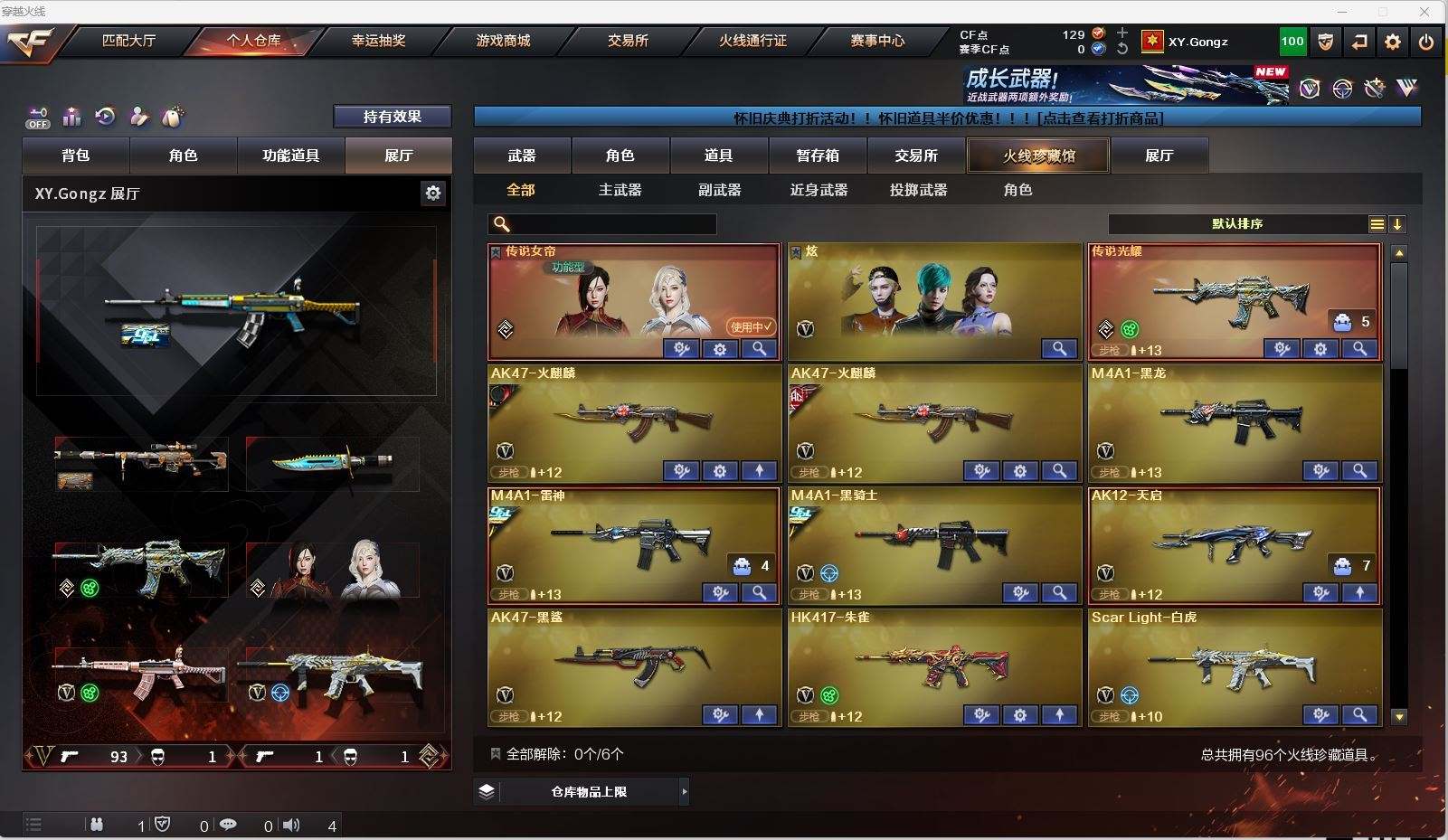The height and width of the screenshot is (840, 1448).
Task: Go to 幸运抽奖 lucky draw
Action: [378, 41]
